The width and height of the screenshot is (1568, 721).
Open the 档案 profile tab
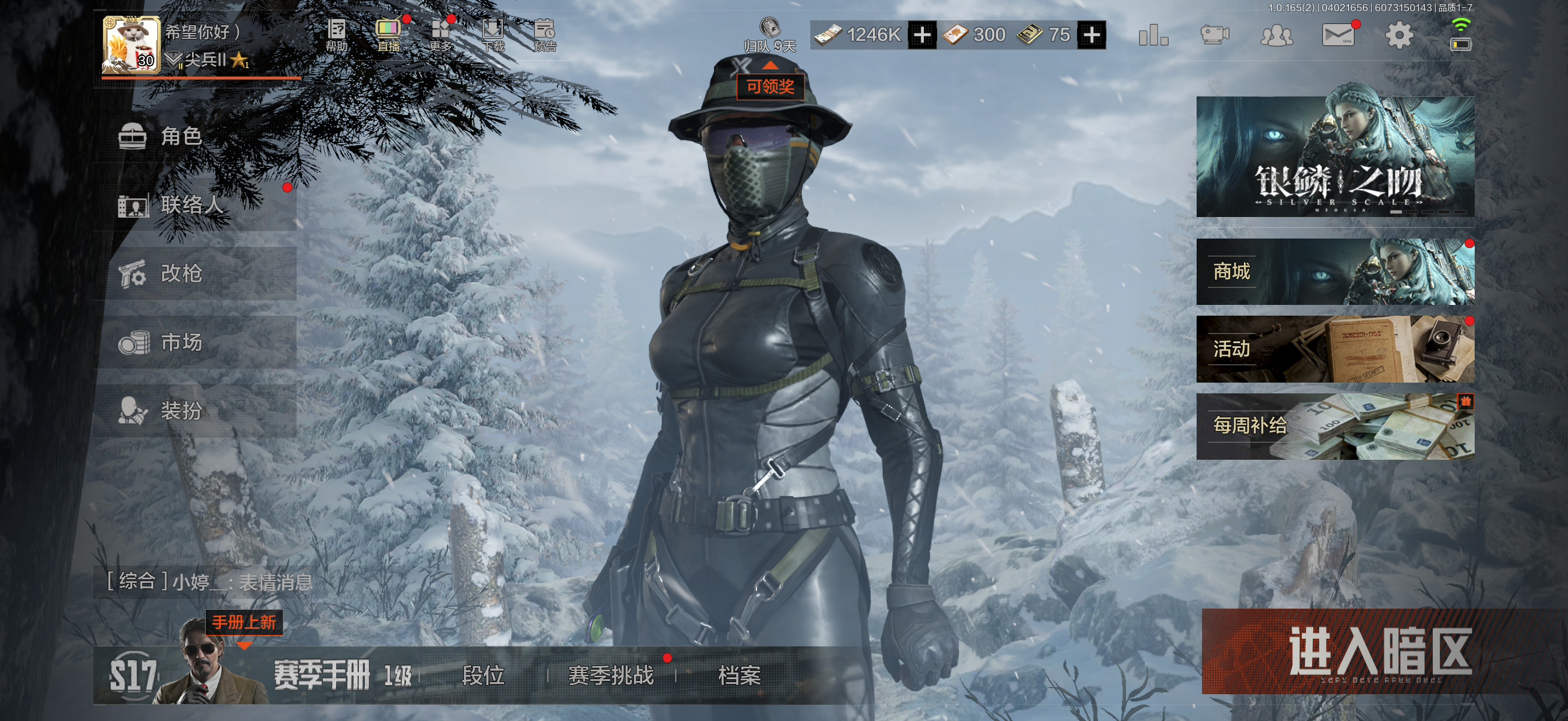(x=739, y=675)
